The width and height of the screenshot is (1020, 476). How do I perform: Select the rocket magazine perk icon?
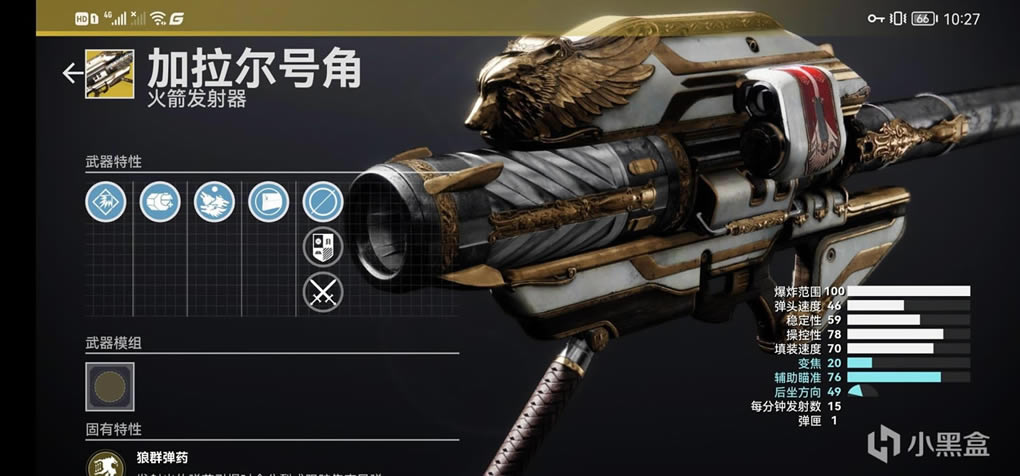159,203
